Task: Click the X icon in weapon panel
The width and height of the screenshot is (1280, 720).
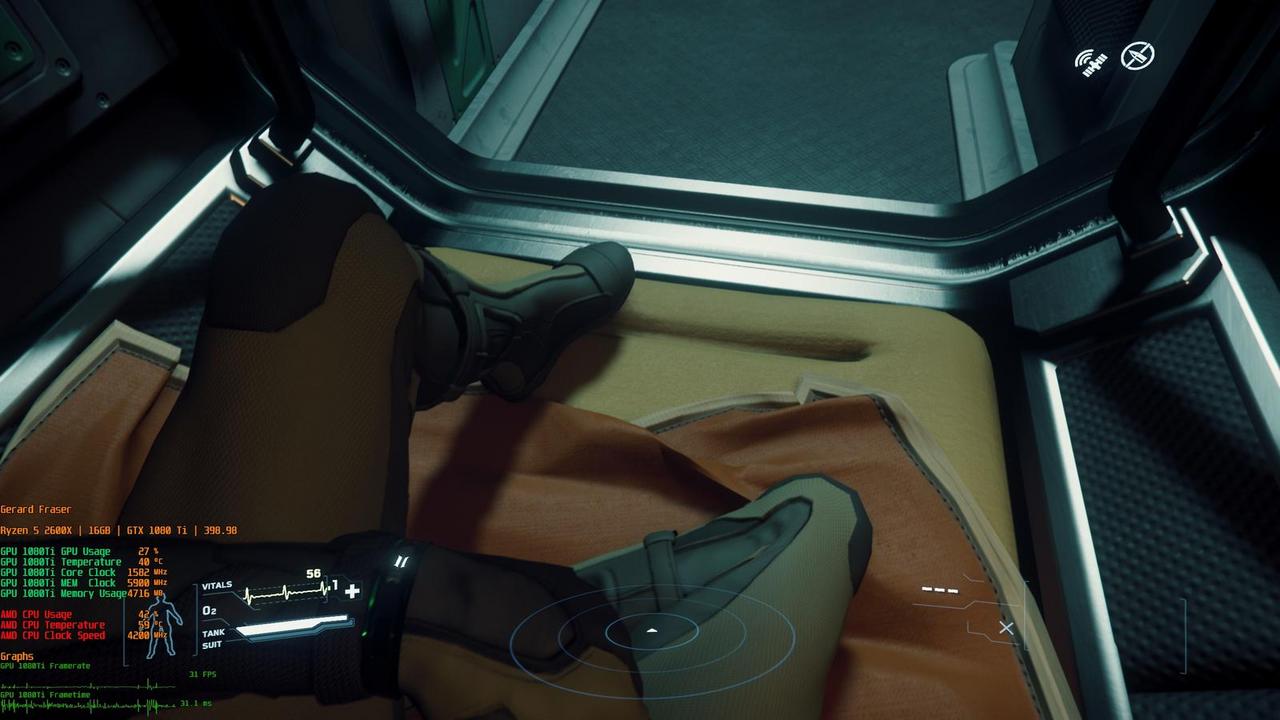Action: click(1006, 628)
